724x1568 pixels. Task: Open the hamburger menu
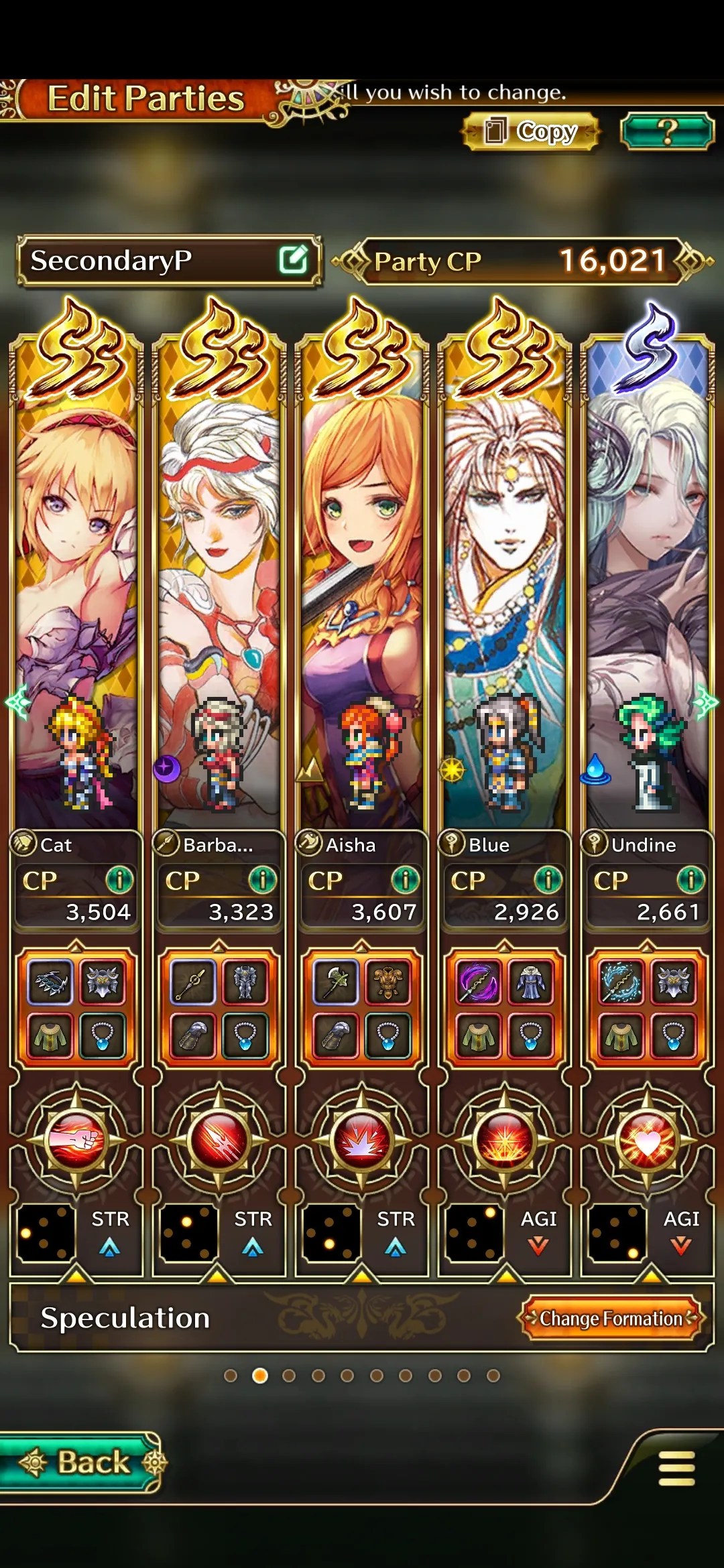point(676,1468)
